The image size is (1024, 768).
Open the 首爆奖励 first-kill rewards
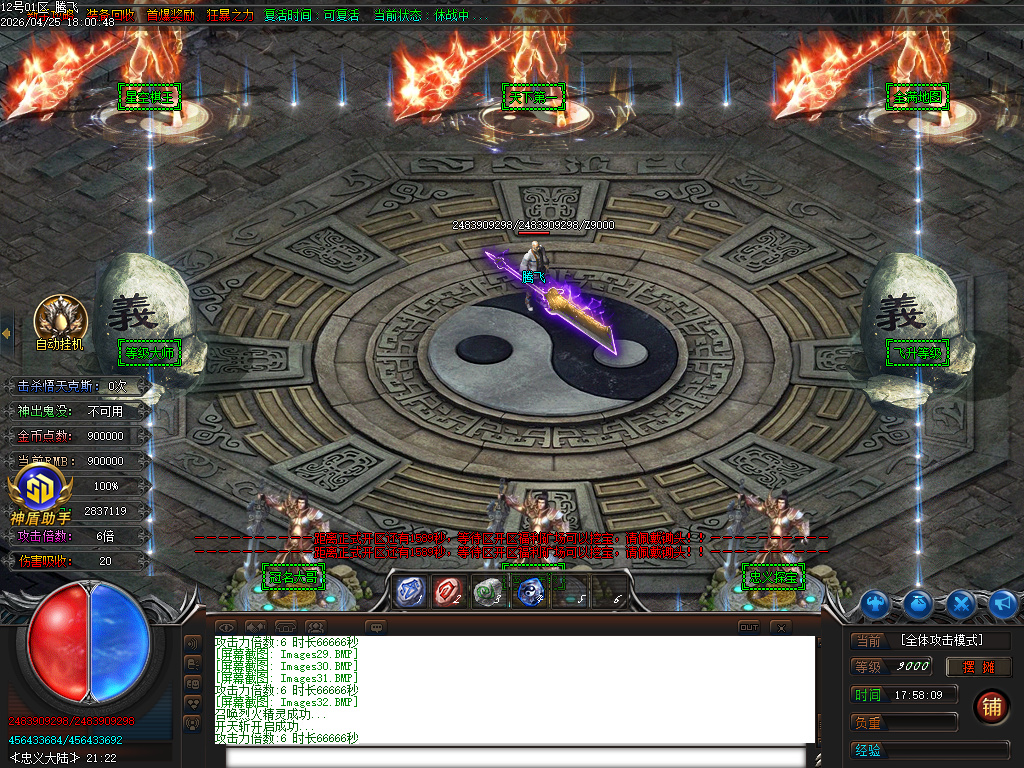pos(170,15)
